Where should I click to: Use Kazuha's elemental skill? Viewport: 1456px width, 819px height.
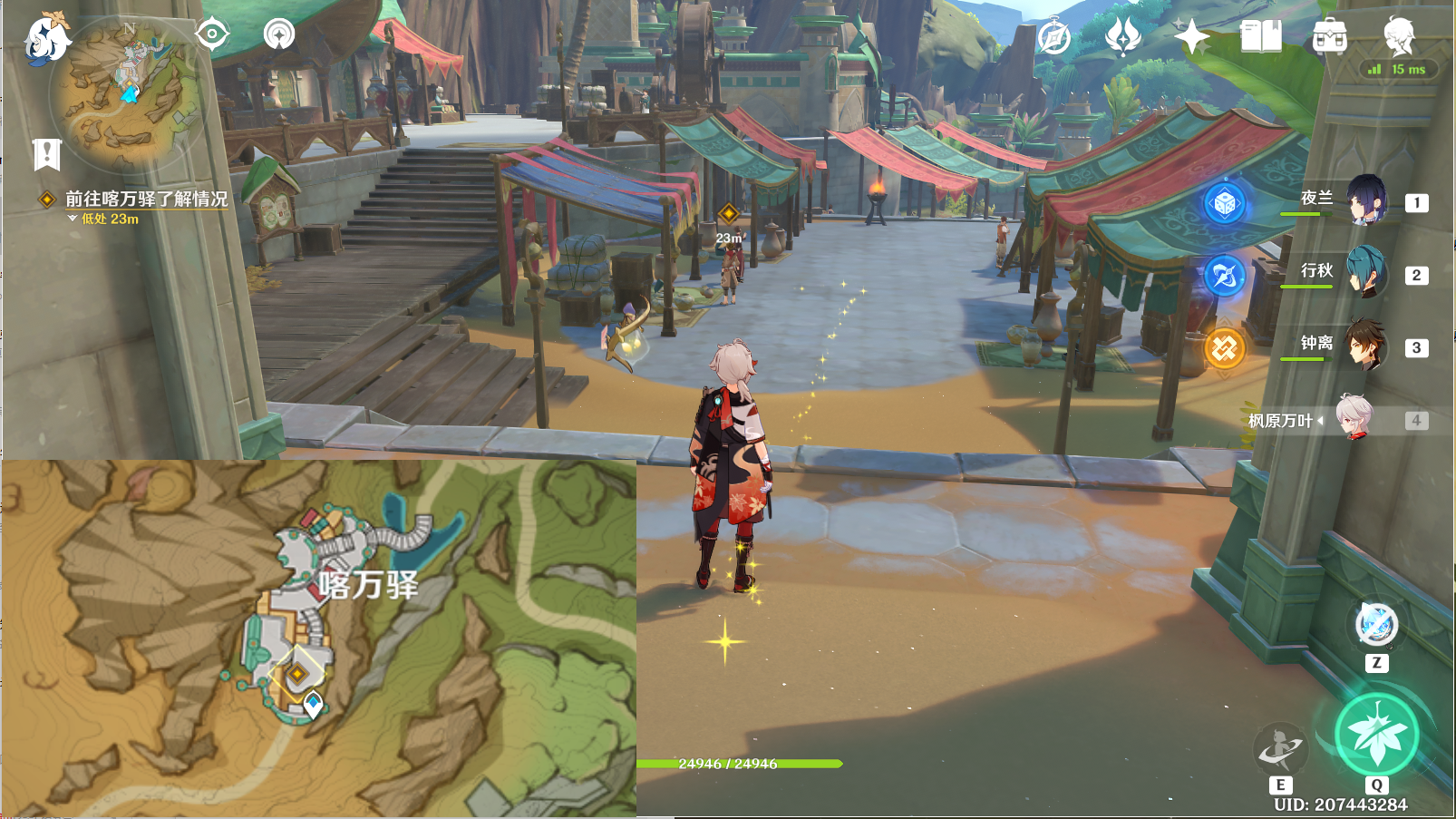pos(1279,748)
